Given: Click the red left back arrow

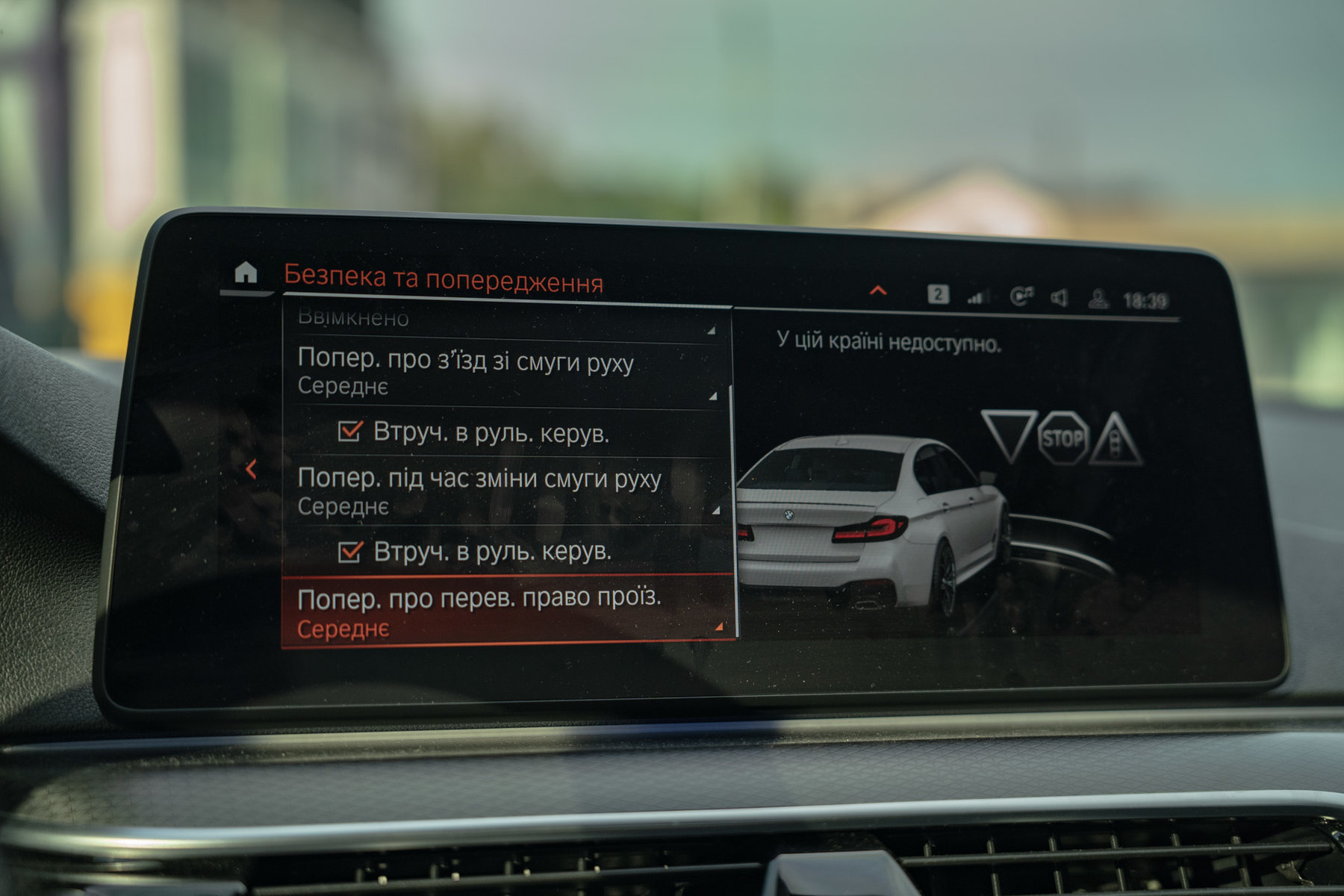Looking at the screenshot, I should (252, 470).
